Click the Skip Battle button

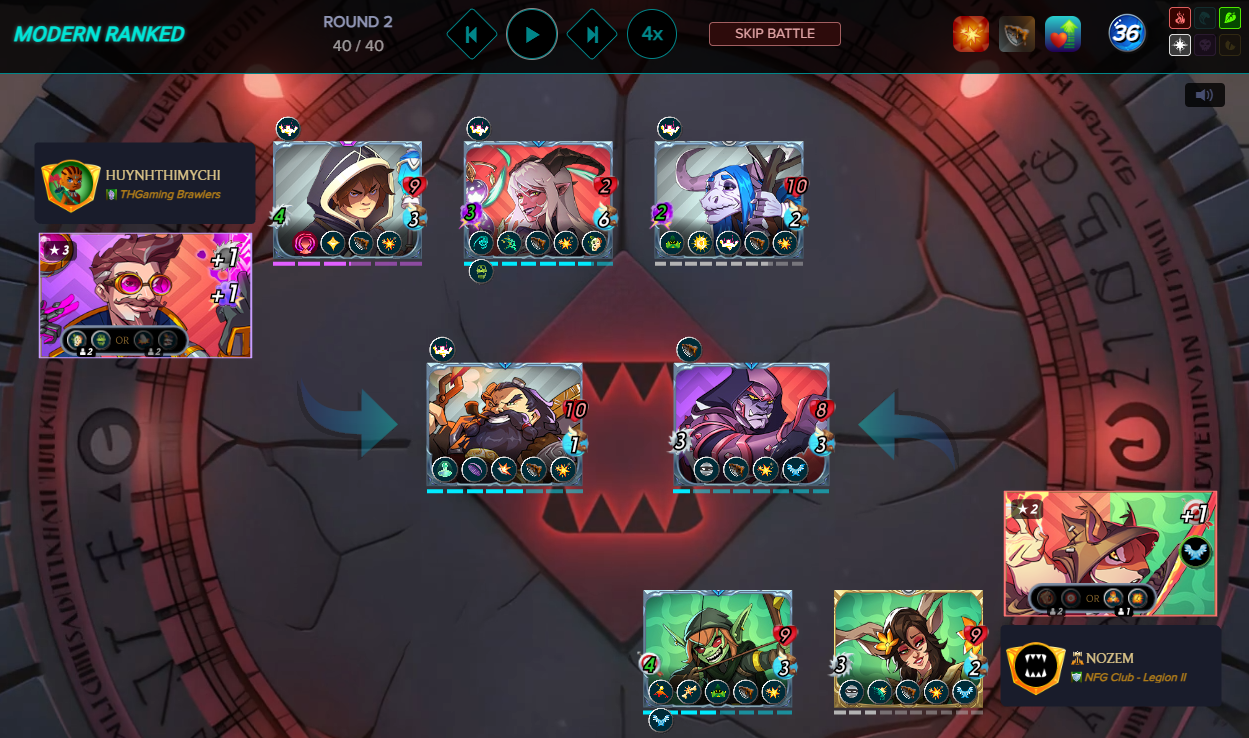[774, 34]
